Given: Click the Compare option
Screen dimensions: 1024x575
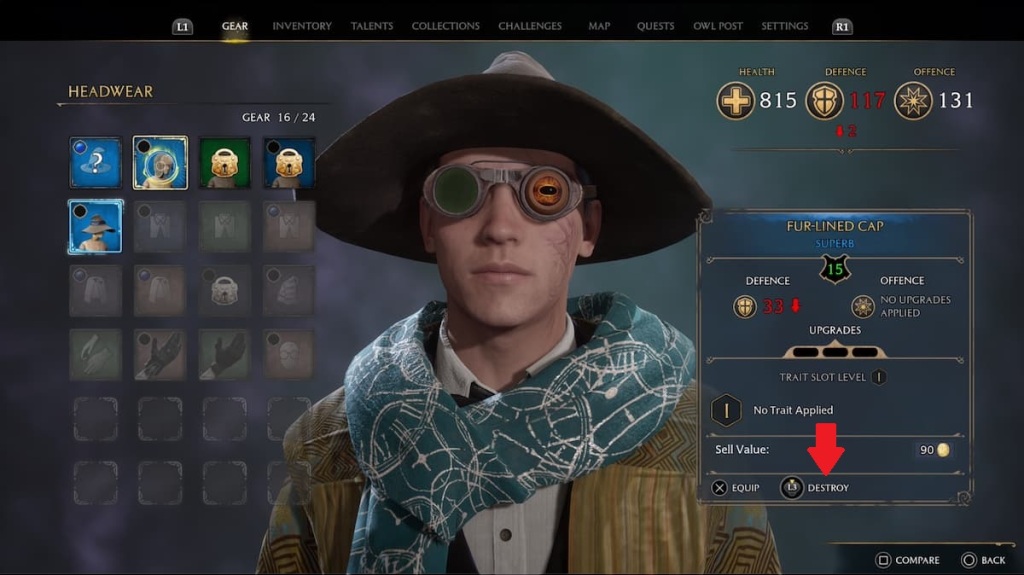Looking at the screenshot, I should [x=908, y=560].
